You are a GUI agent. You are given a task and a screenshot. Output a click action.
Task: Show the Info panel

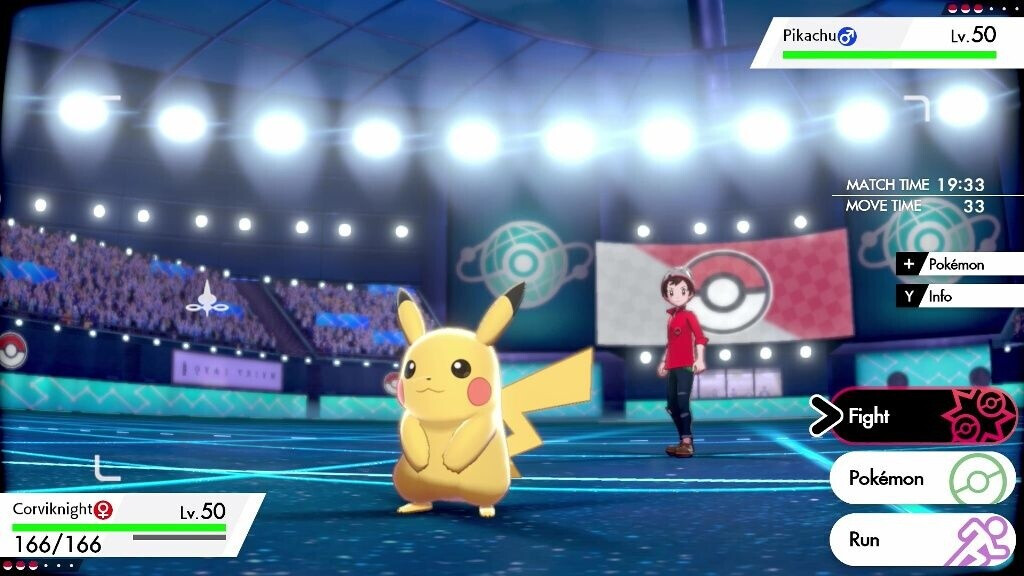958,296
